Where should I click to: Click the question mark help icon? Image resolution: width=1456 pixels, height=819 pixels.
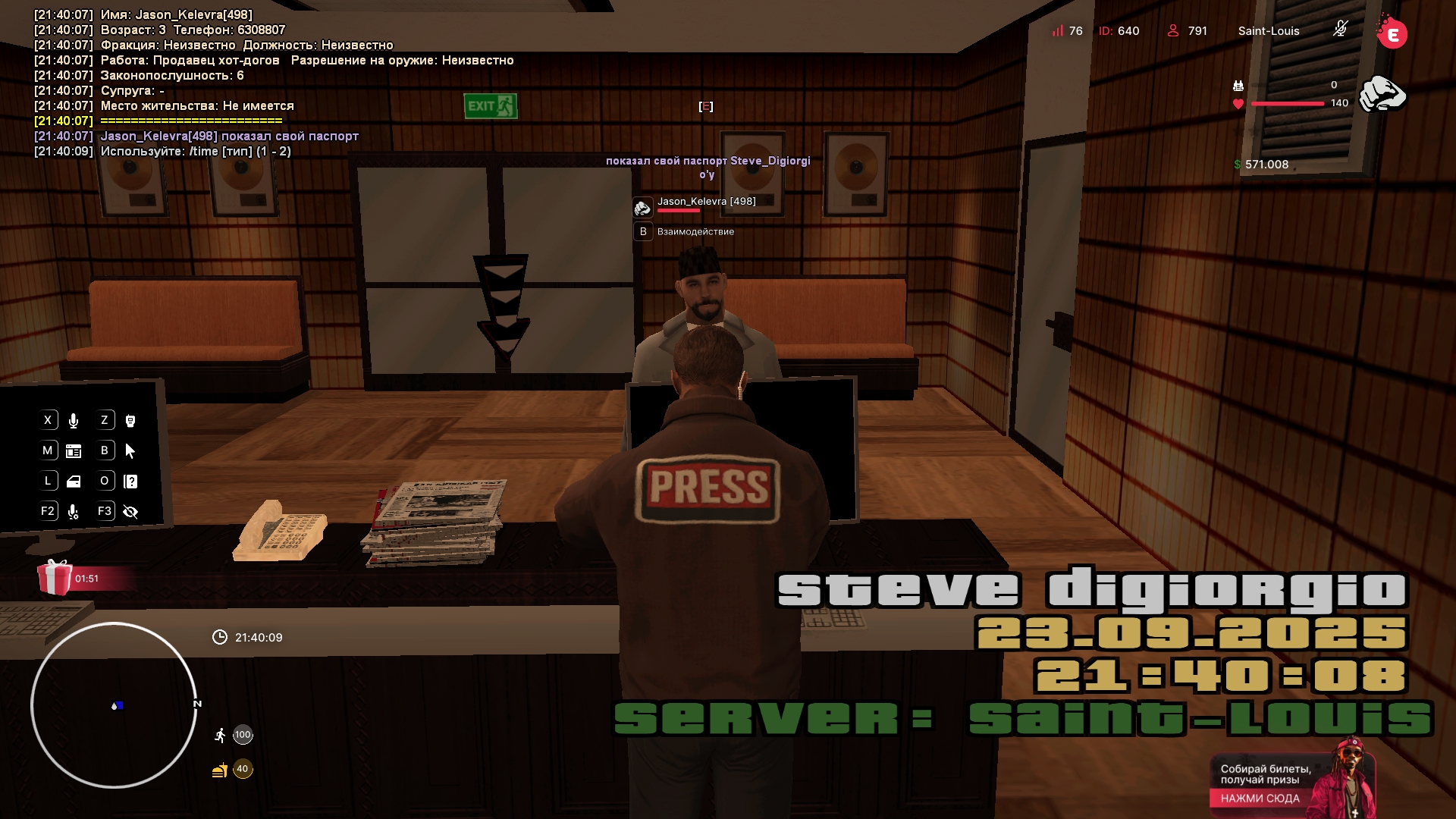[130, 482]
